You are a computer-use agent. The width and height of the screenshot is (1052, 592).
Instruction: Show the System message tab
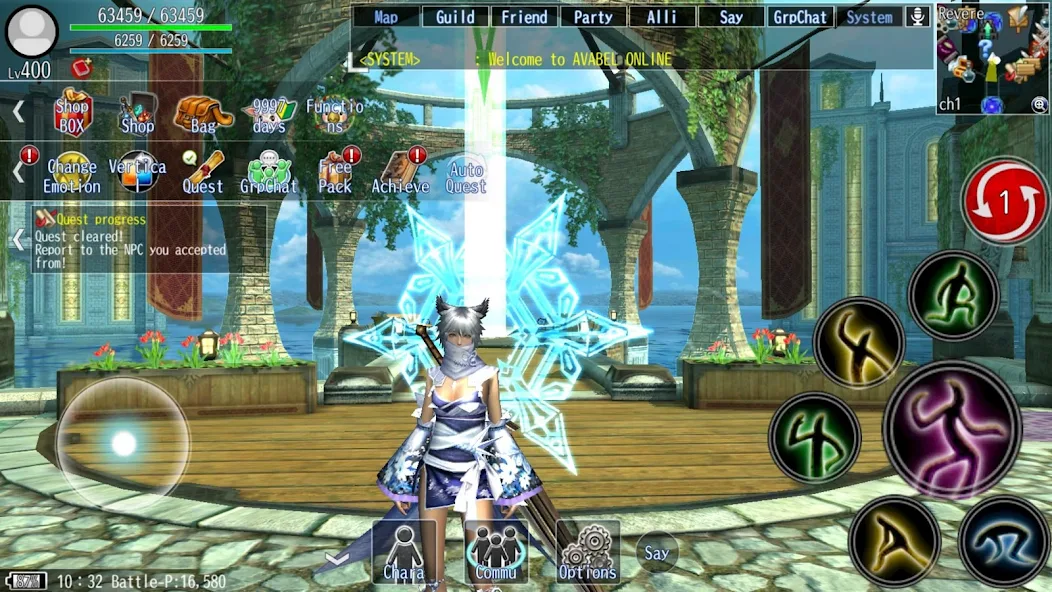click(869, 17)
